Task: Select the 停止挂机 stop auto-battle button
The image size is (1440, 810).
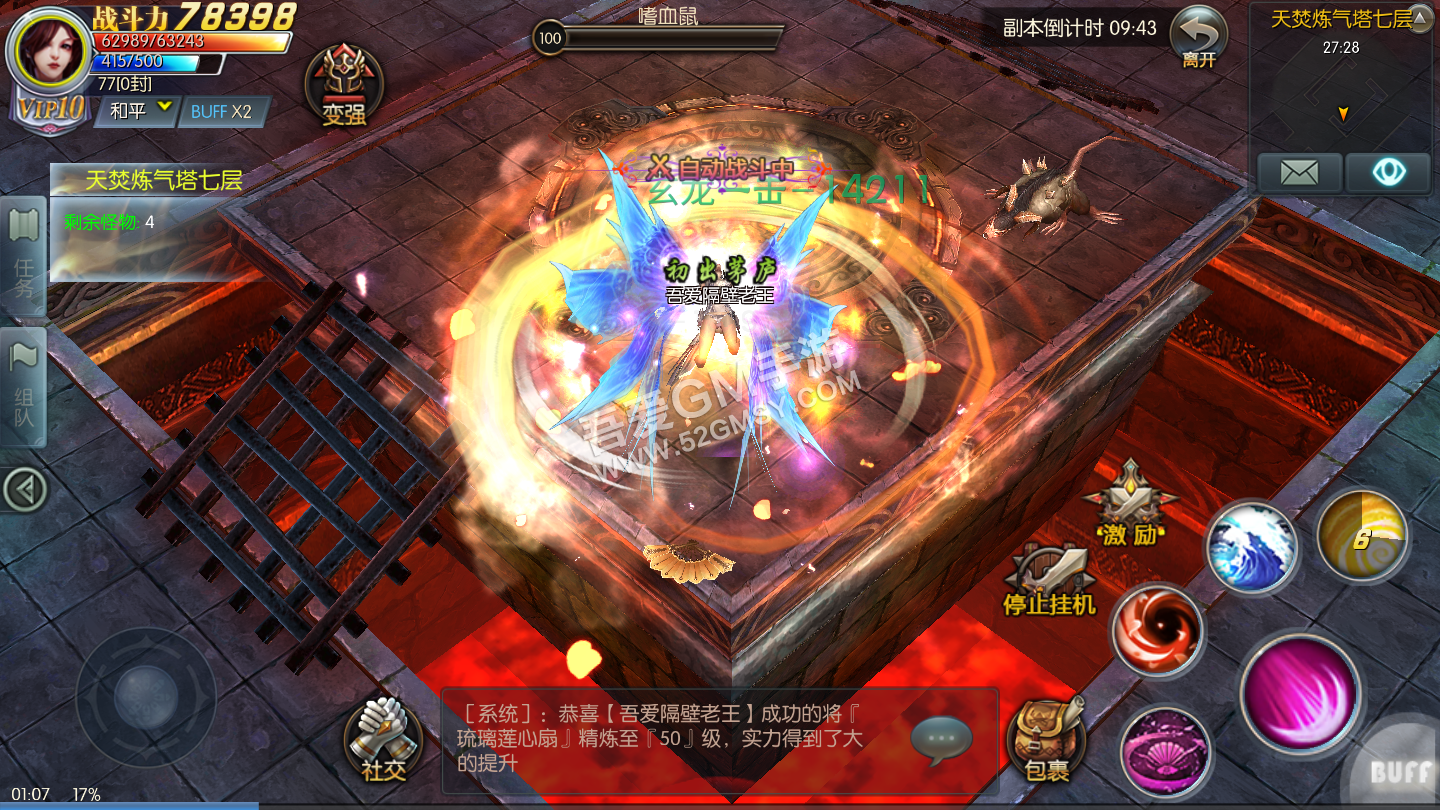Action: pyautogui.click(x=1049, y=580)
